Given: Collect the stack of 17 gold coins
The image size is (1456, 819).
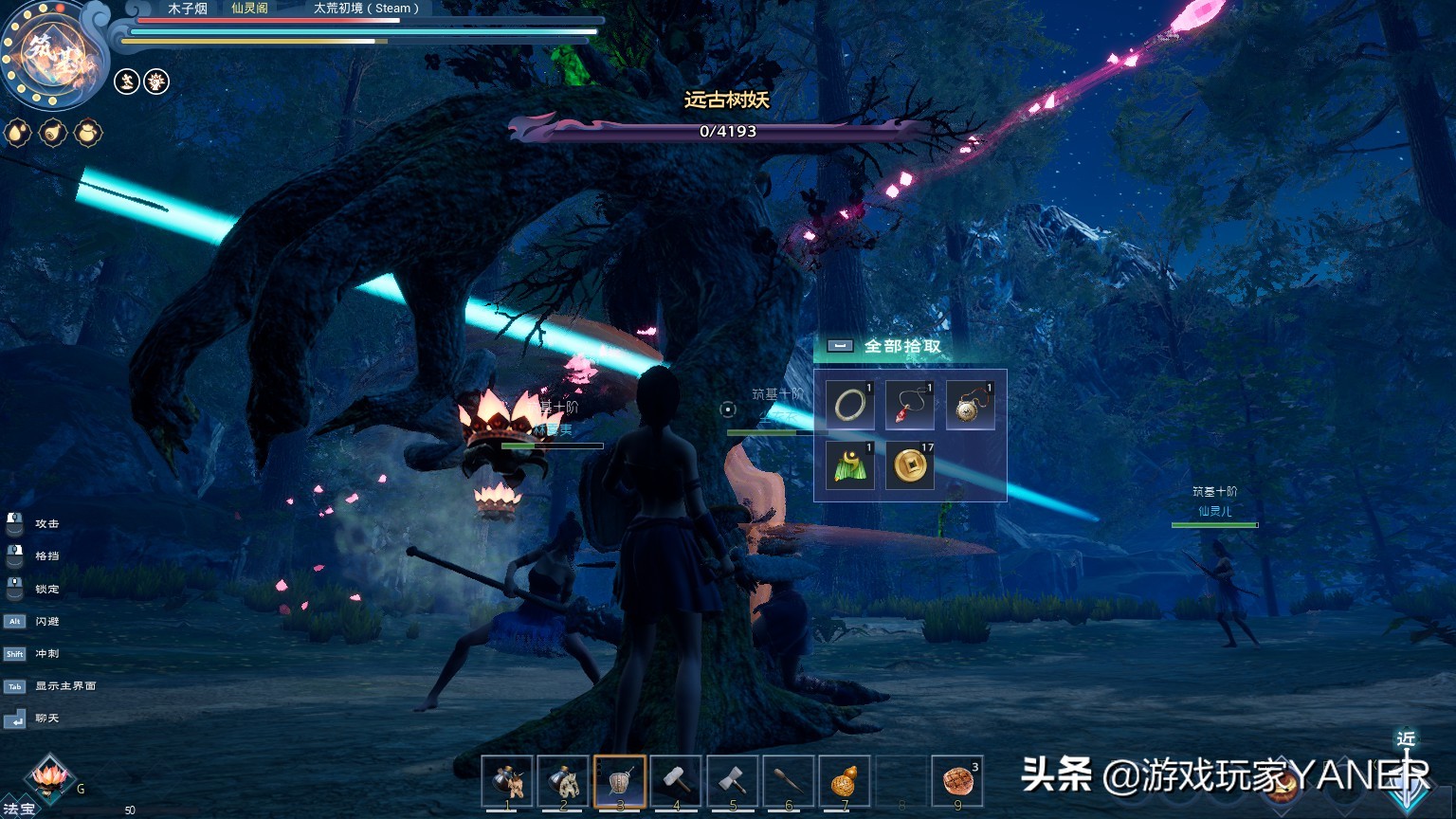Looking at the screenshot, I should 910,465.
